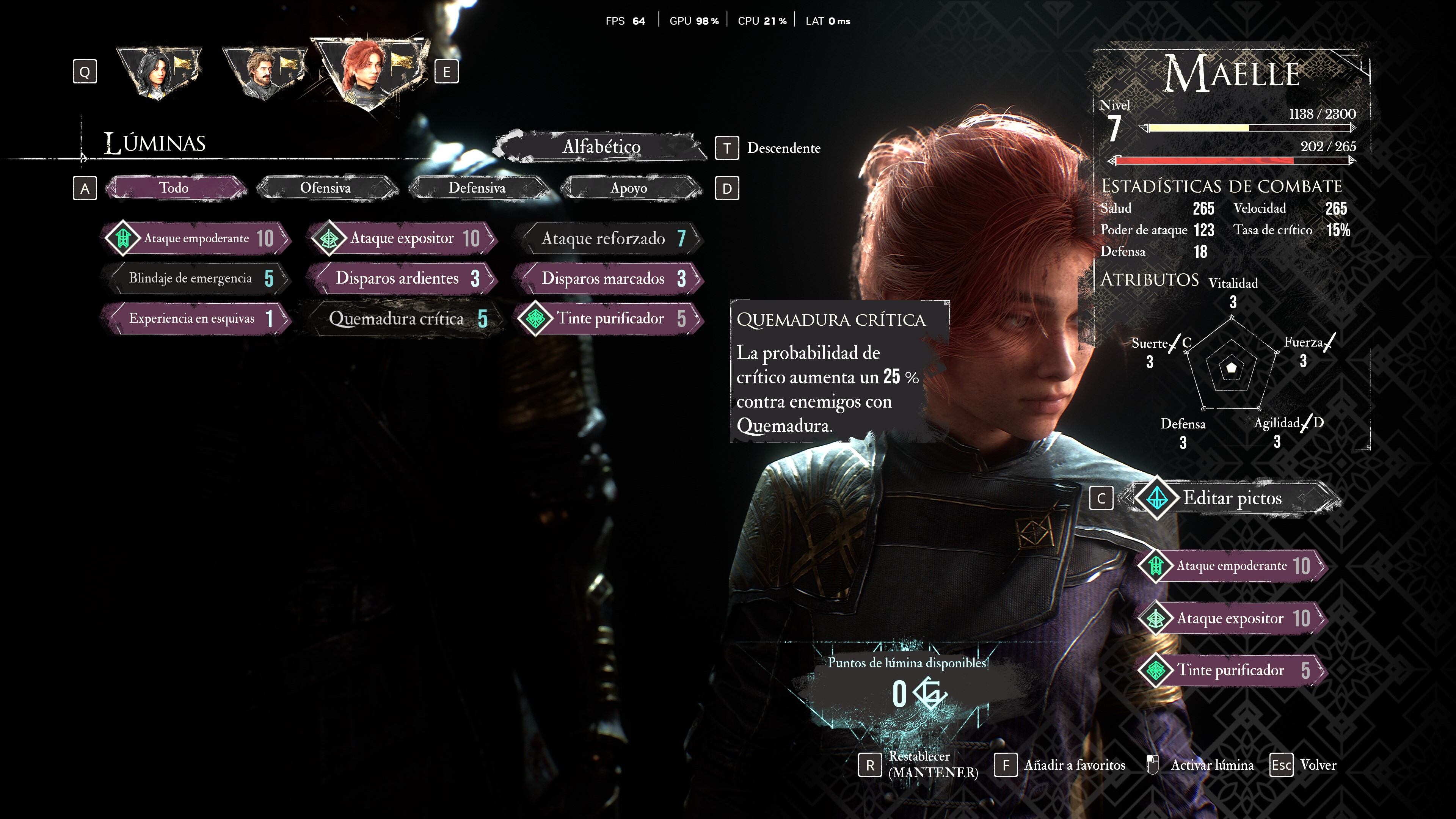The width and height of the screenshot is (1456, 819).
Task: Toggle Ataque expositor in the lúmina list
Action: tap(402, 238)
